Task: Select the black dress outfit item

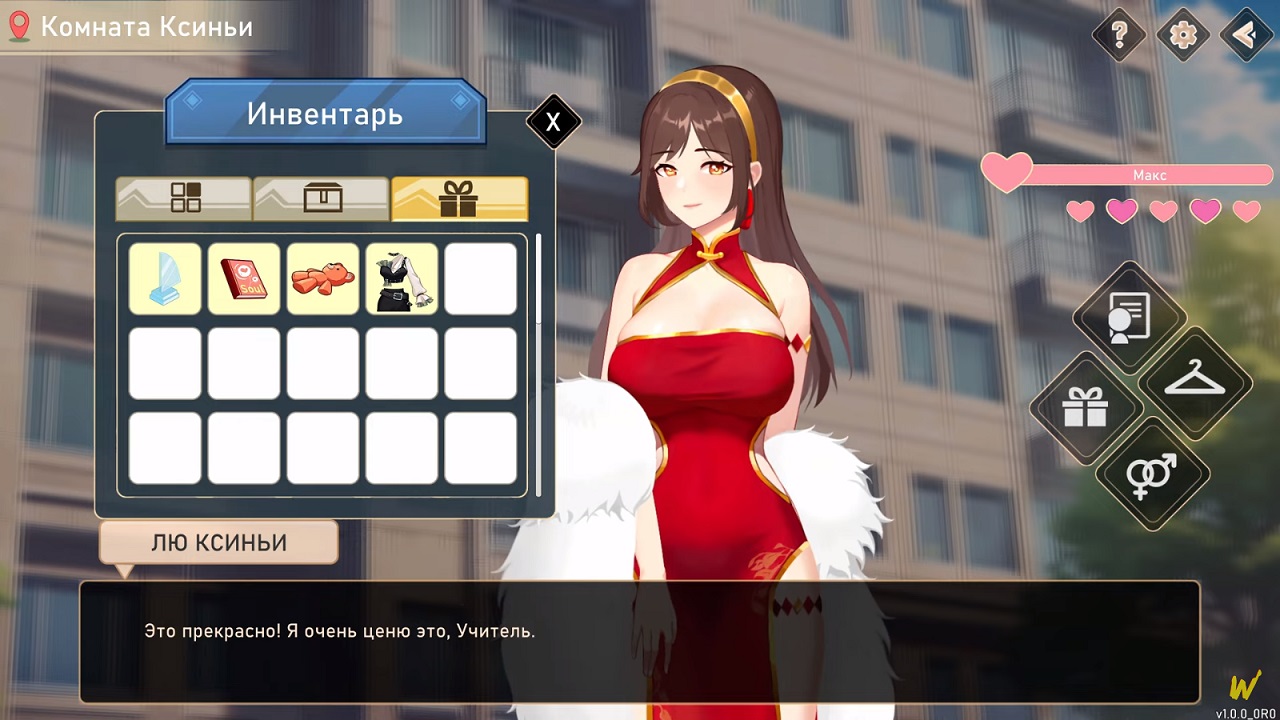Action: tap(401, 278)
